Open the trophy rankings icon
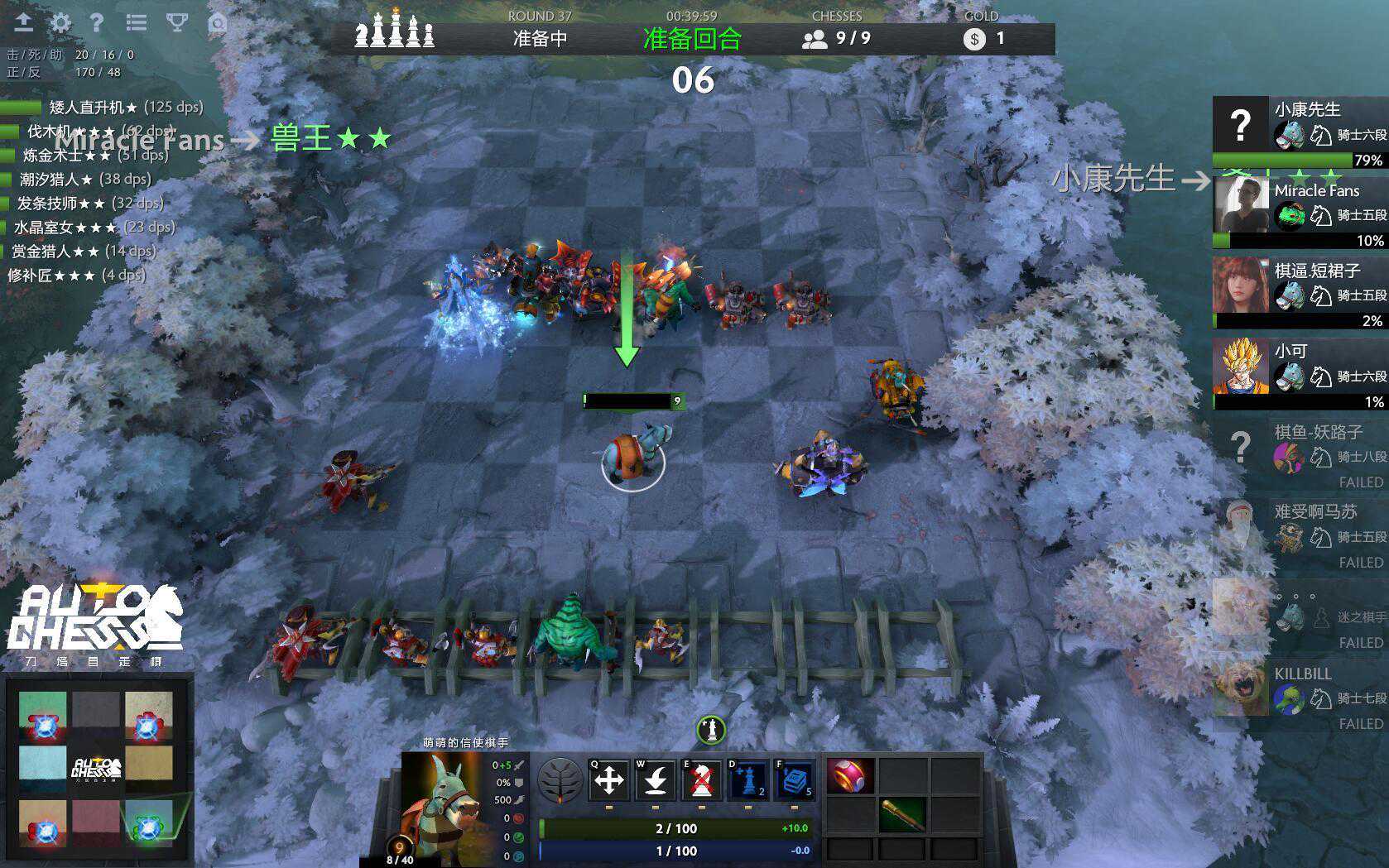 coord(176,22)
